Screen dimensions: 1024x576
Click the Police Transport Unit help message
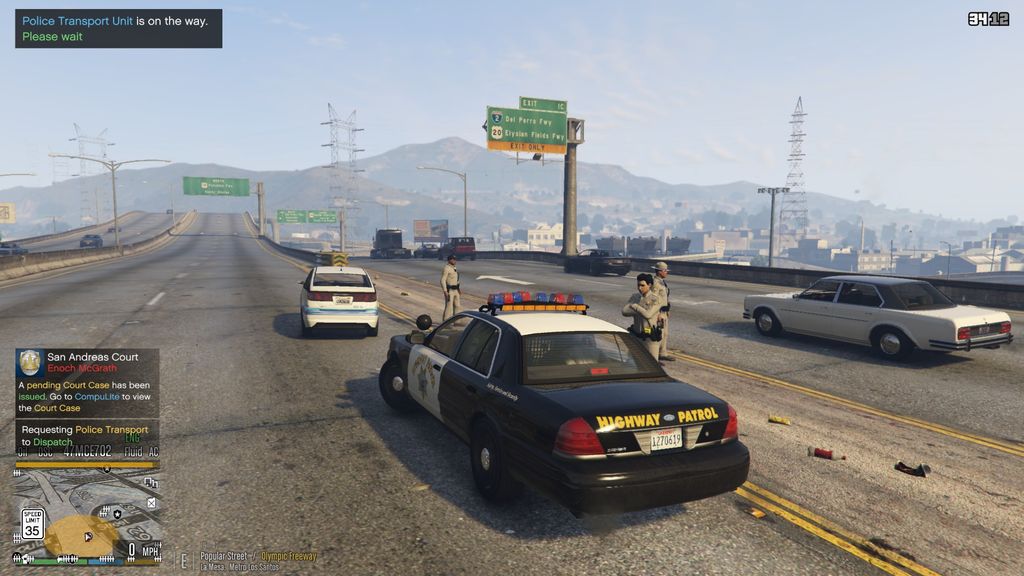click(x=118, y=29)
